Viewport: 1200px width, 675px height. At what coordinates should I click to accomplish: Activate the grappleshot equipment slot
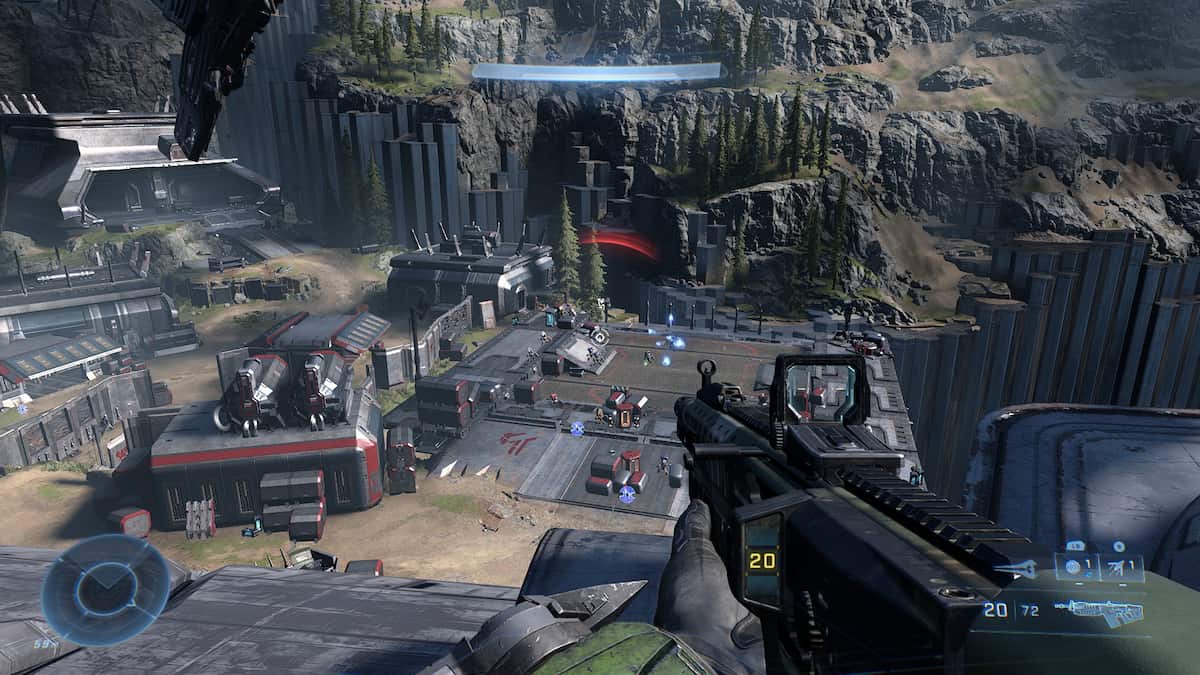1122,567
